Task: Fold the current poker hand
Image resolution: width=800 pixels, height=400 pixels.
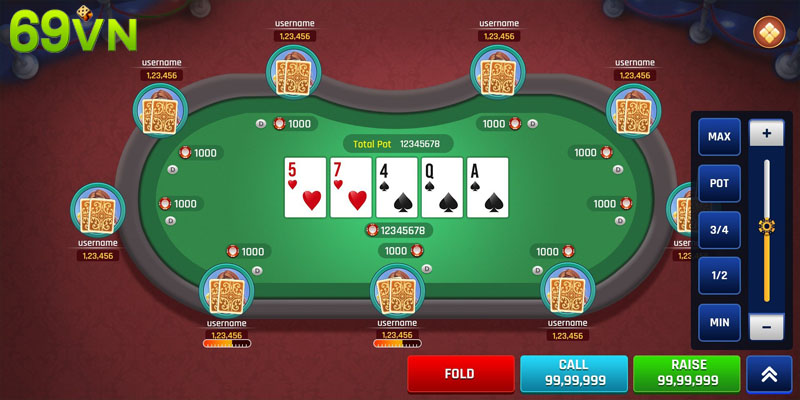Action: tap(461, 374)
